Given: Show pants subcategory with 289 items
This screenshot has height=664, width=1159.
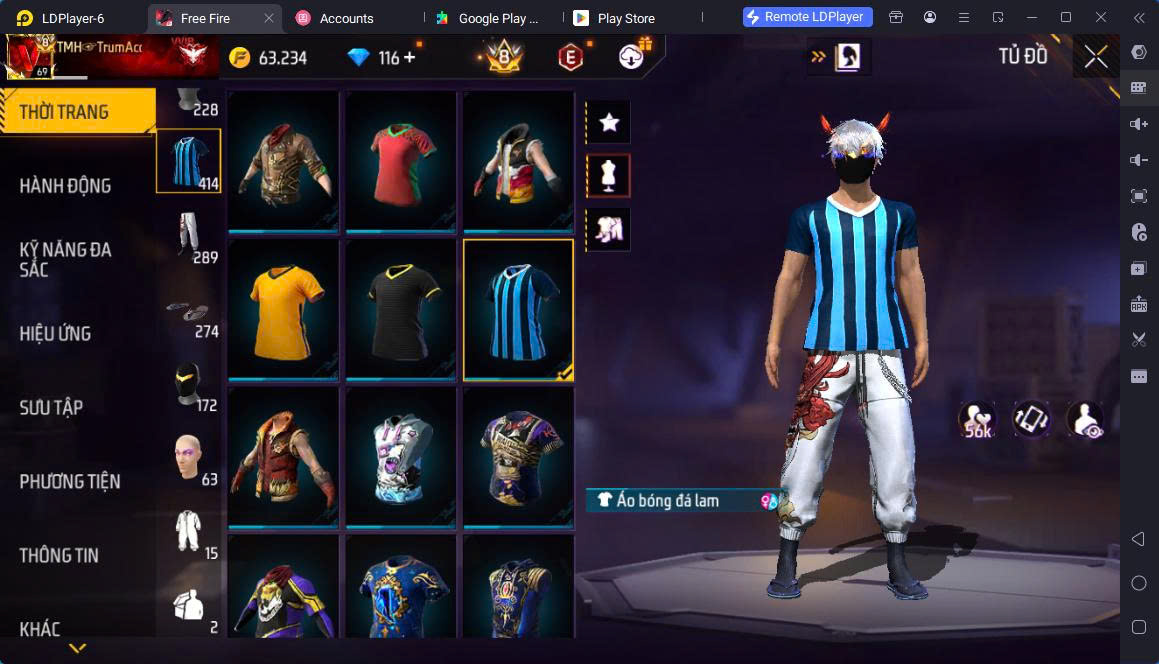Looking at the screenshot, I should pyautogui.click(x=189, y=238).
